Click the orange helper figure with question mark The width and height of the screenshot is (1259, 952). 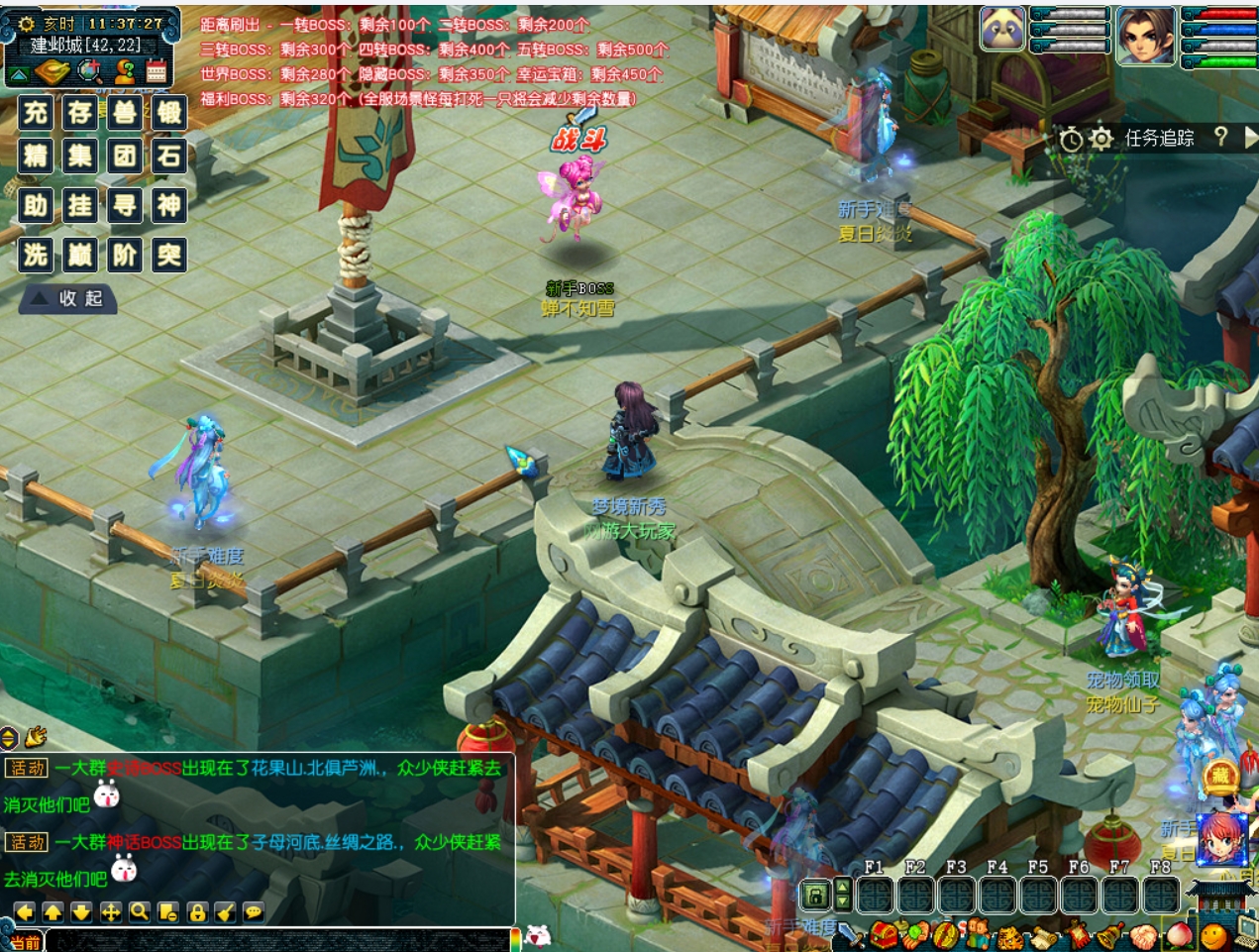click(125, 71)
